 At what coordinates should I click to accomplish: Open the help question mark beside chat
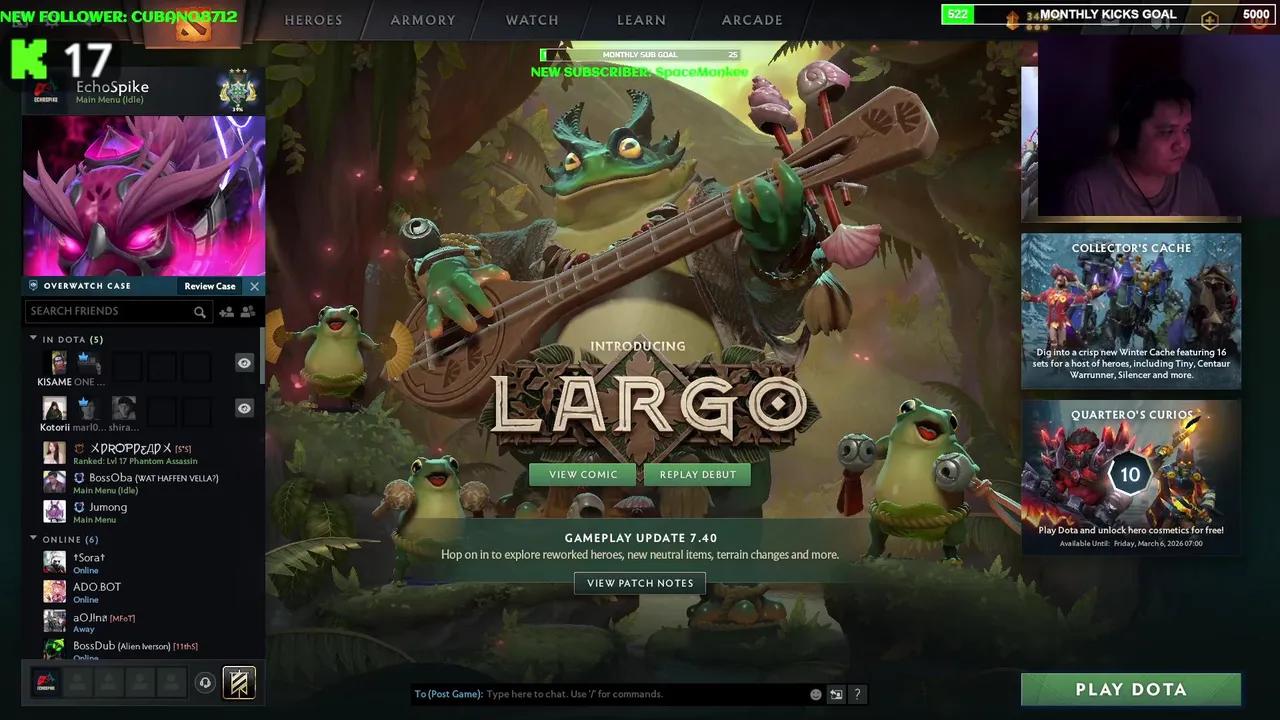pos(857,693)
